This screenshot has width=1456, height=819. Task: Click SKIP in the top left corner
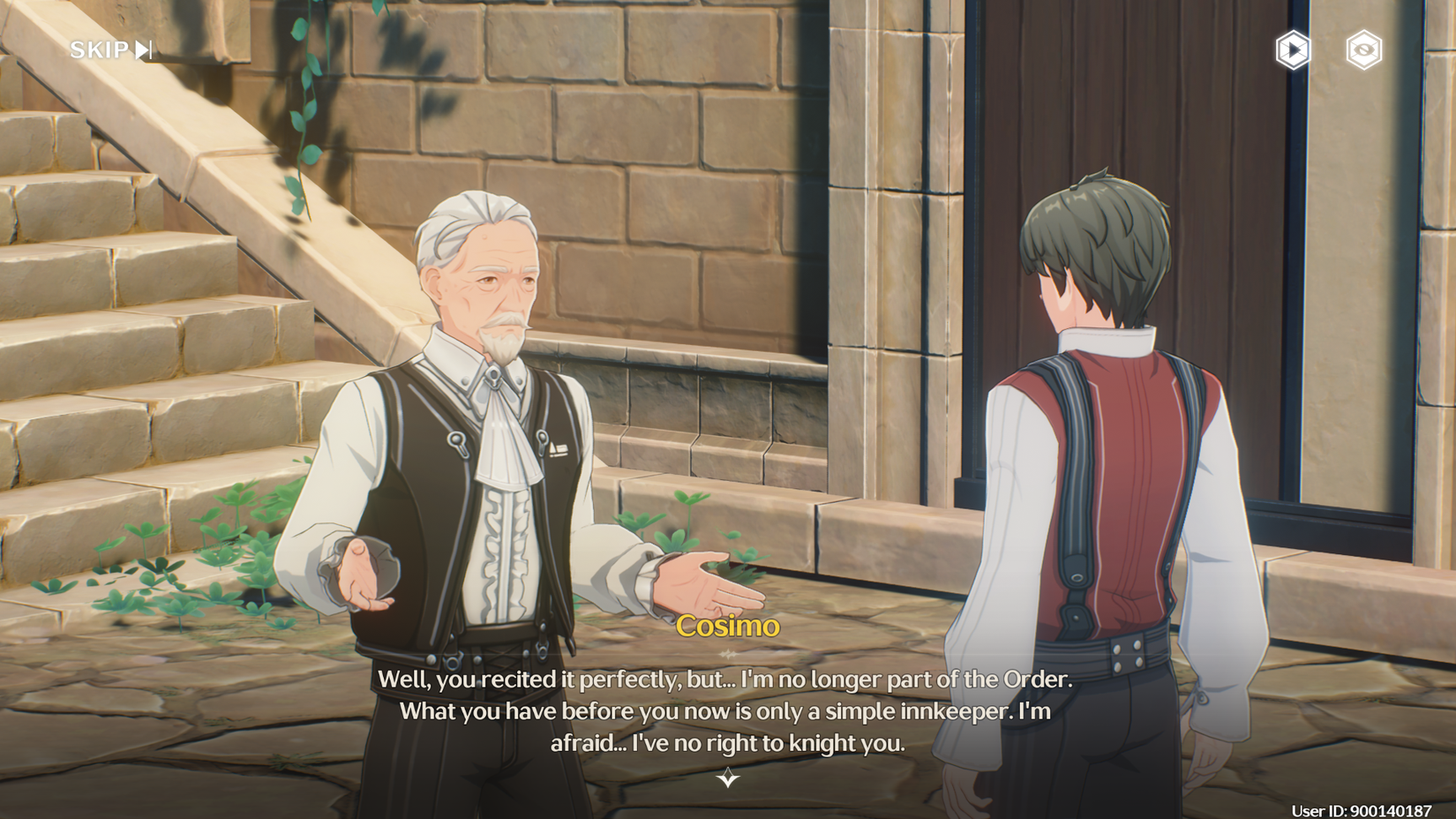pos(101,49)
